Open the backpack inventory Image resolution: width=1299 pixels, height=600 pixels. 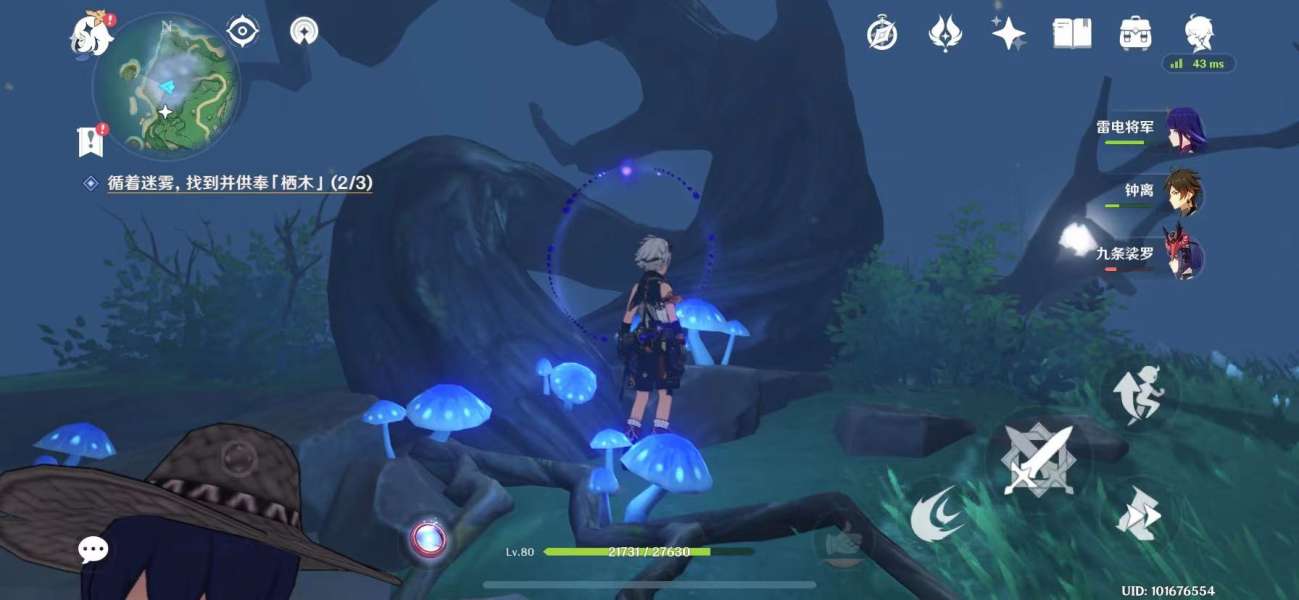pyautogui.click(x=1136, y=34)
